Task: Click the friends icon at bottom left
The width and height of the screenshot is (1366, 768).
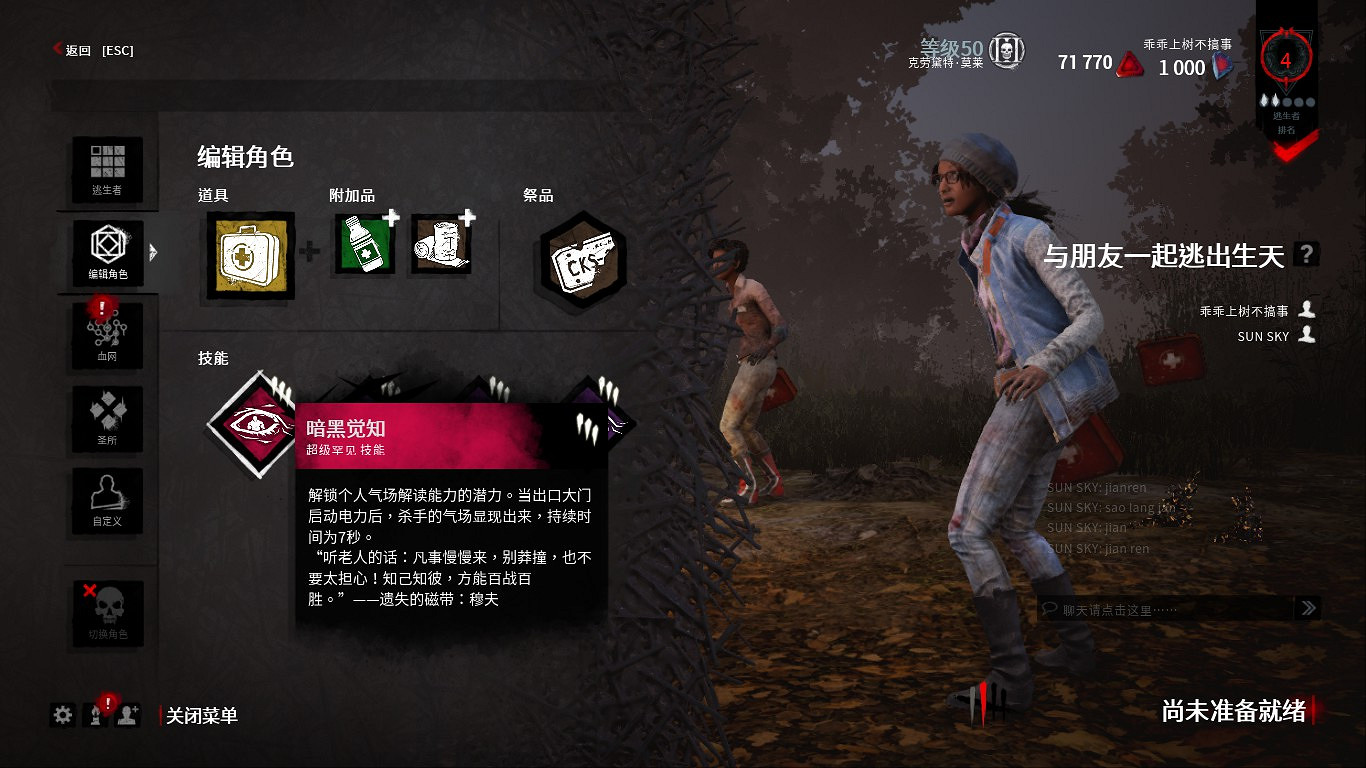Action: point(127,716)
